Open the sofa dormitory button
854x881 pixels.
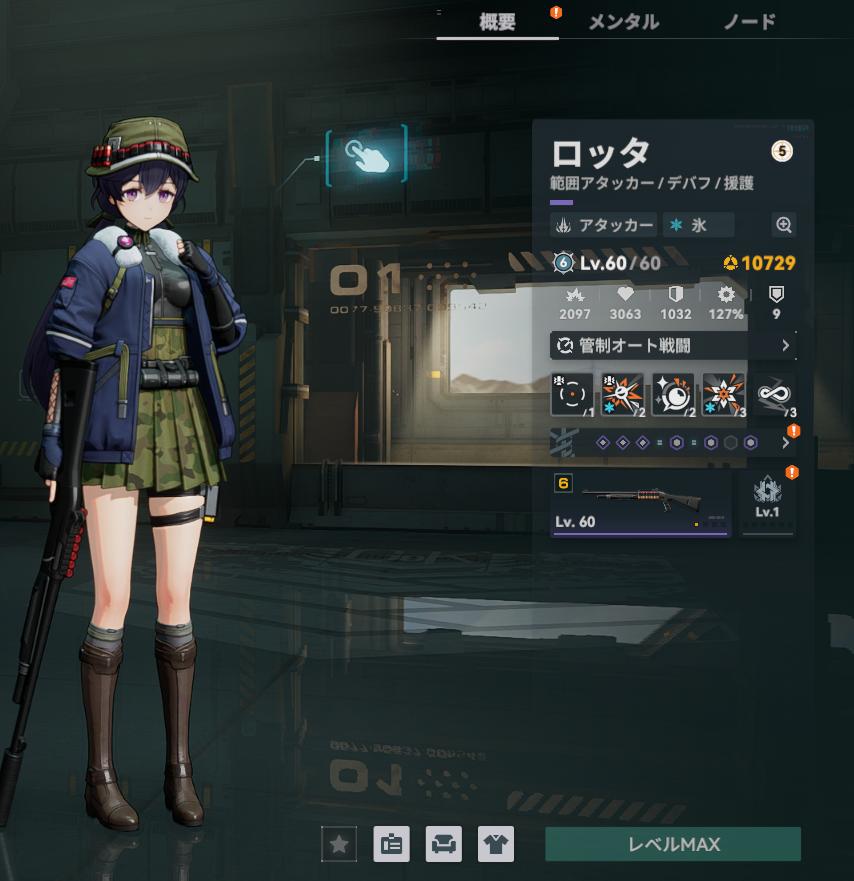pyautogui.click(x=443, y=845)
